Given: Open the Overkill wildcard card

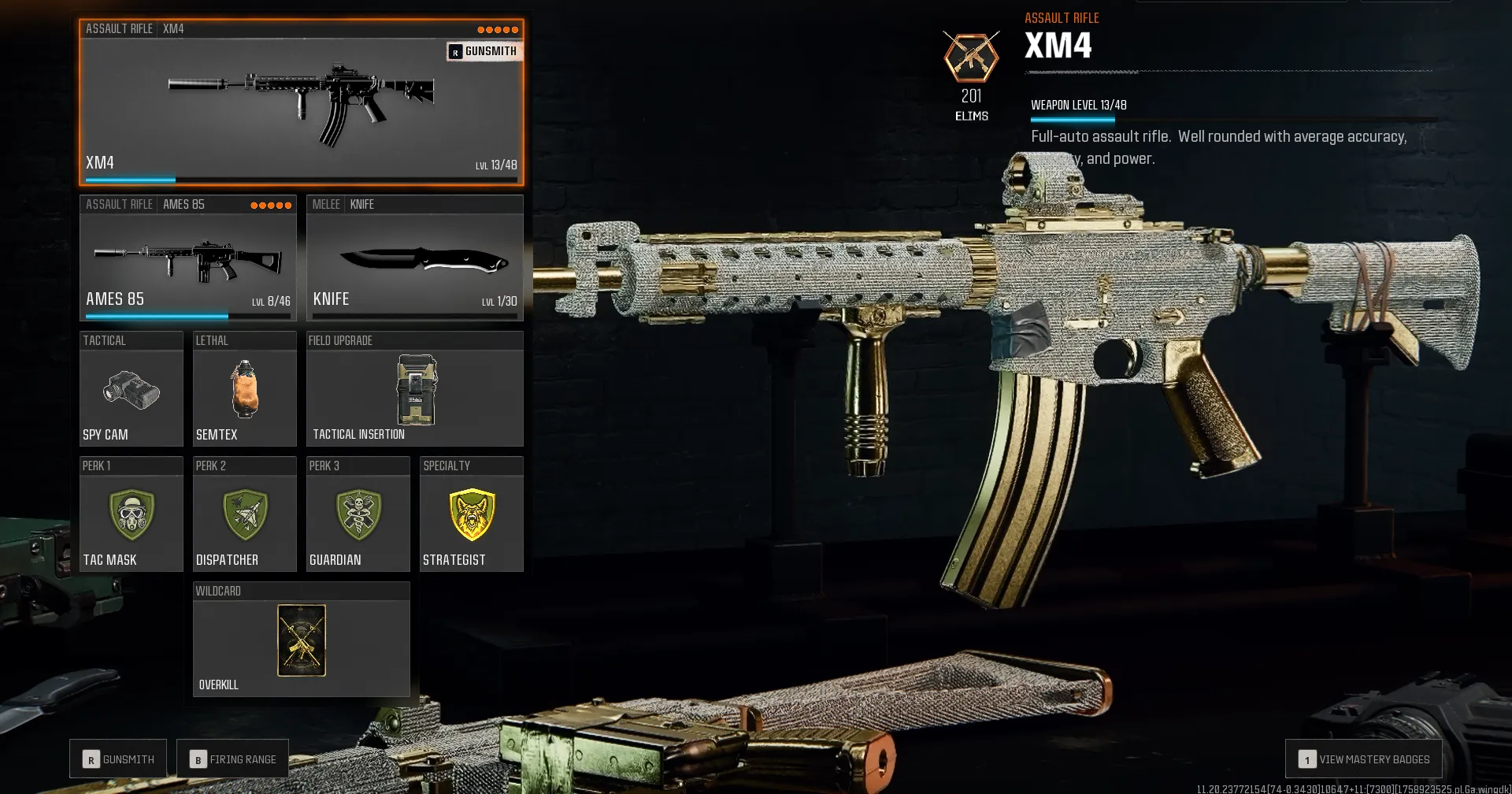Looking at the screenshot, I should pos(301,640).
